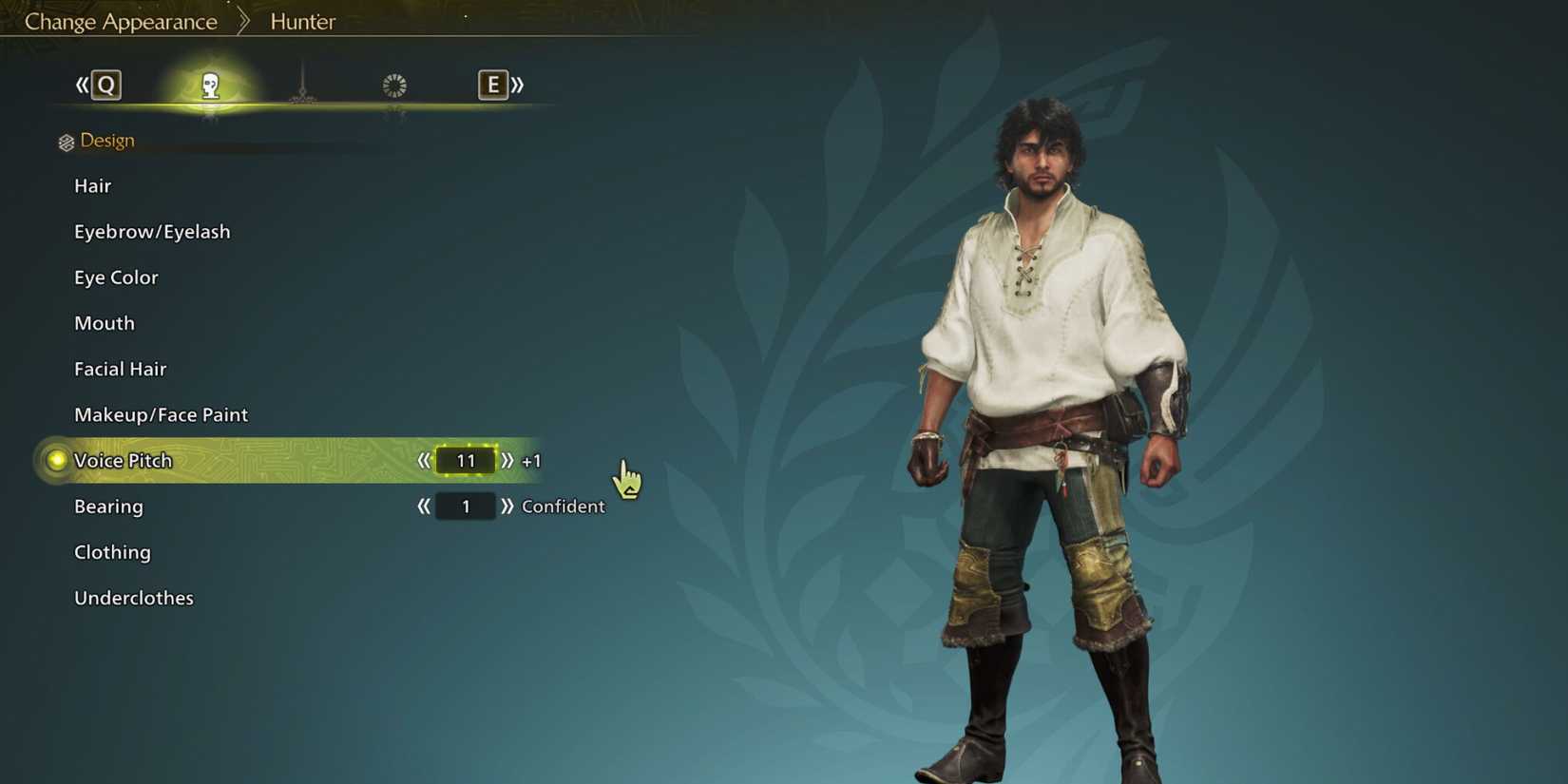Click the Voice Pitch value field showing 11
Viewport: 1568px width, 784px height.
pyautogui.click(x=465, y=461)
